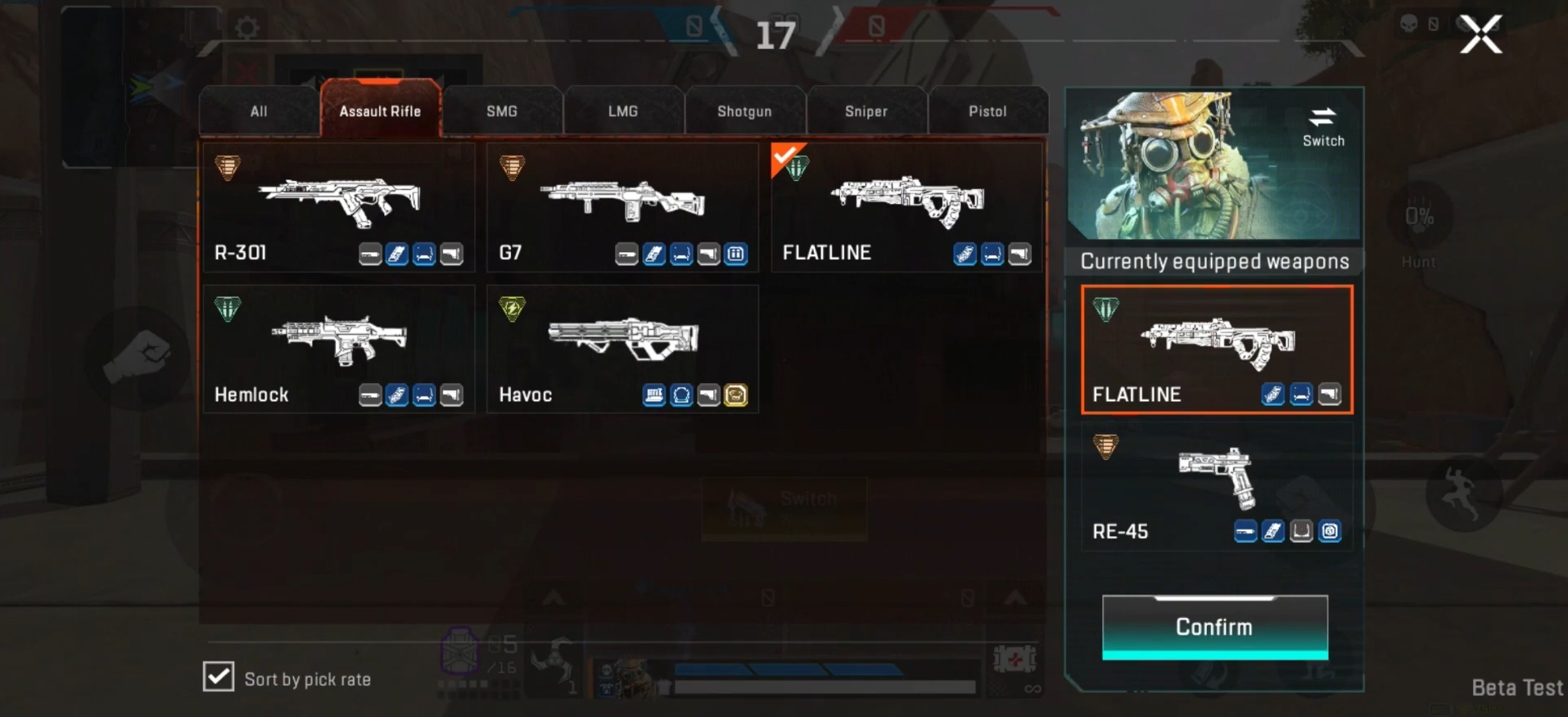Choose the Hemlock rifle card
The height and width of the screenshot is (717, 1568).
(x=338, y=349)
